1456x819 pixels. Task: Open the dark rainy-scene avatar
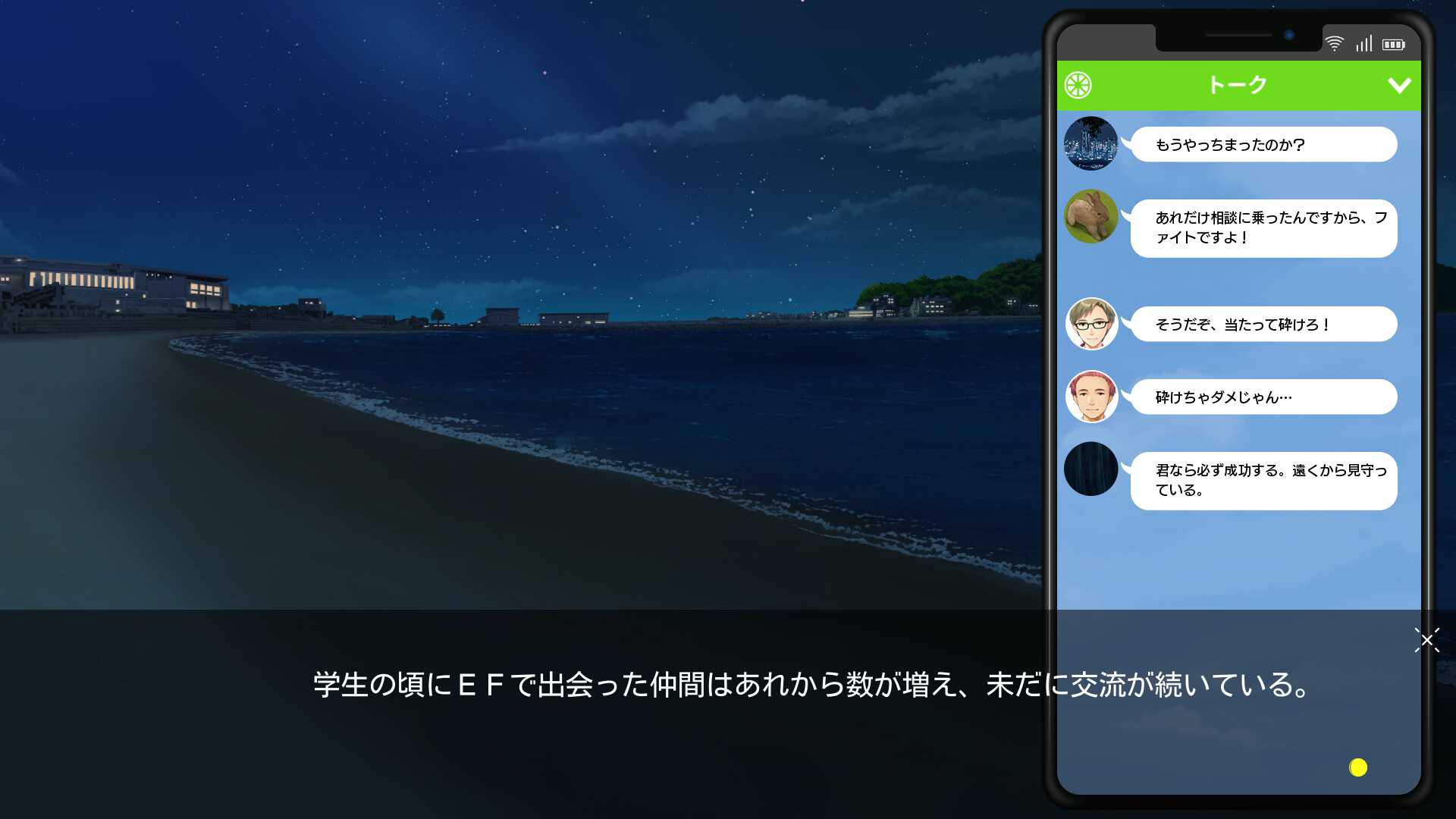pos(1091,469)
